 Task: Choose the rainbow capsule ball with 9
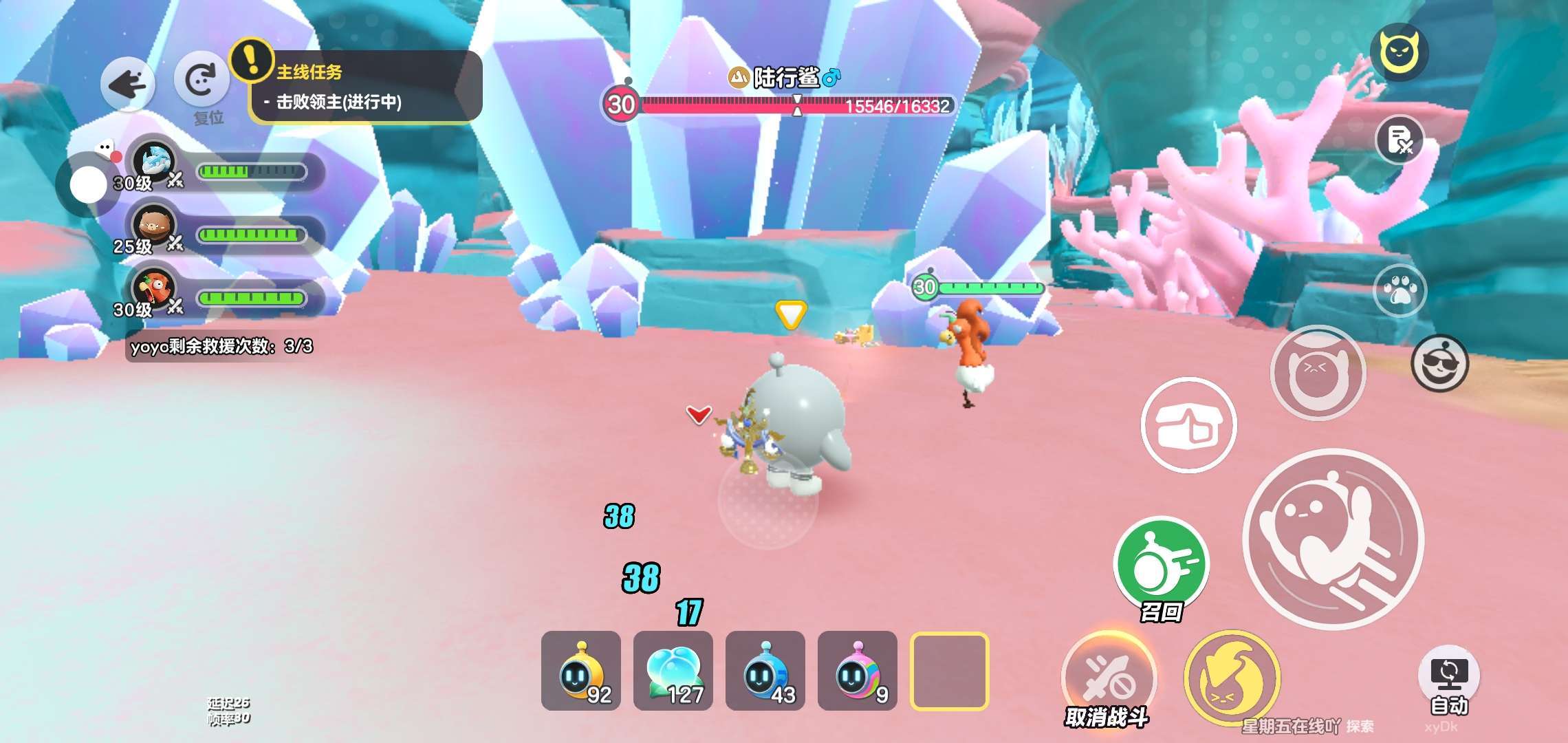[858, 671]
